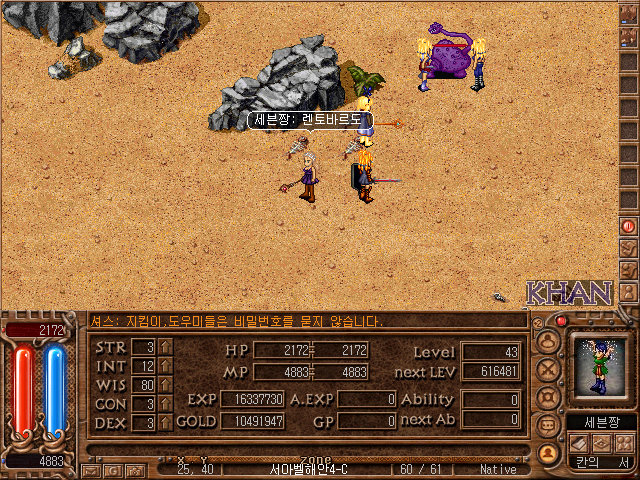
Task: Open the cross-shield button below crossed swords
Action: pyautogui.click(x=548, y=395)
